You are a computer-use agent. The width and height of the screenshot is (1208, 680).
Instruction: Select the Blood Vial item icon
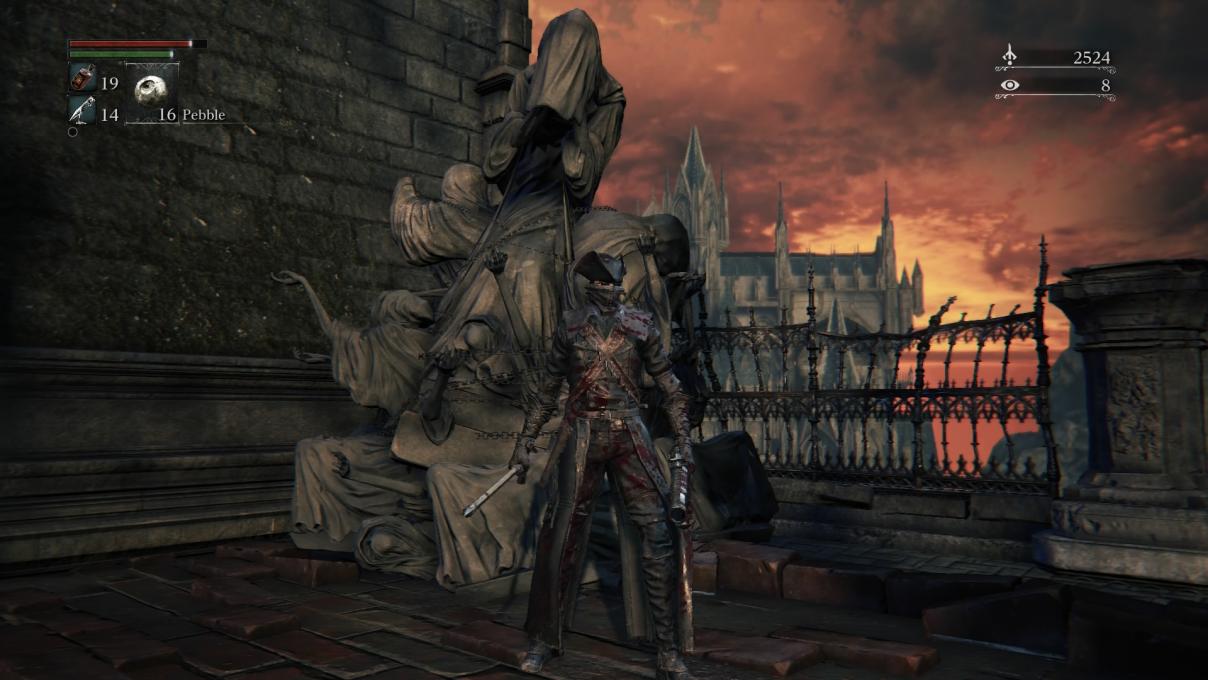[x=82, y=78]
